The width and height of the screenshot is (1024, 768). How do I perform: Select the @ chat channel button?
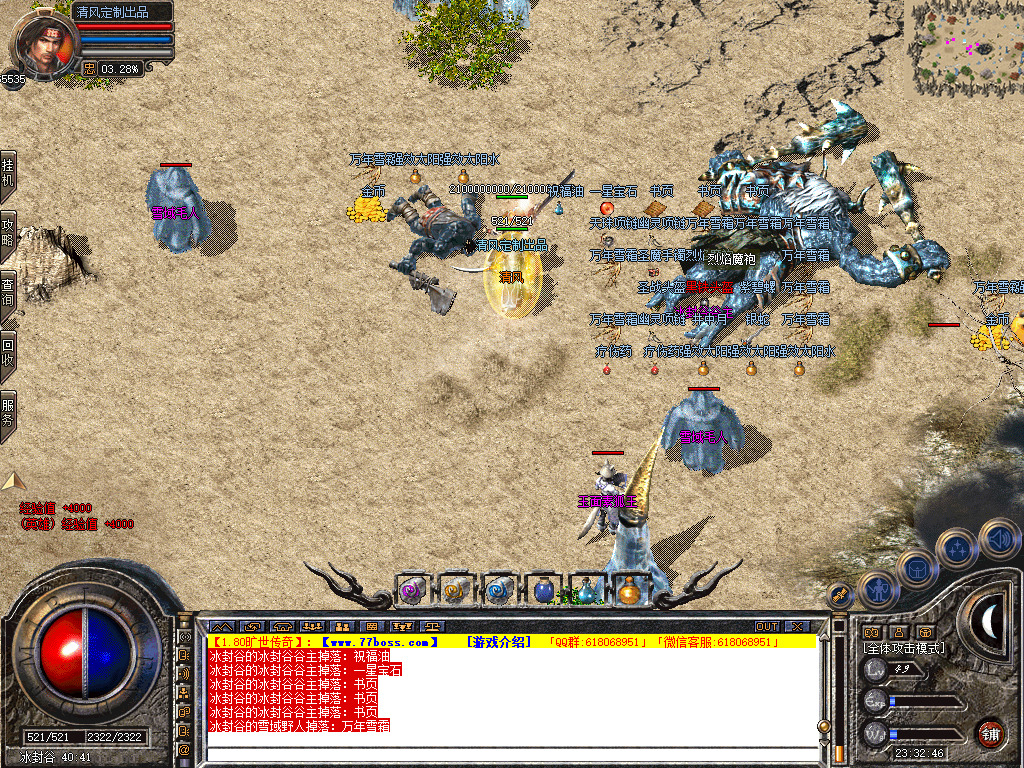coord(185,749)
